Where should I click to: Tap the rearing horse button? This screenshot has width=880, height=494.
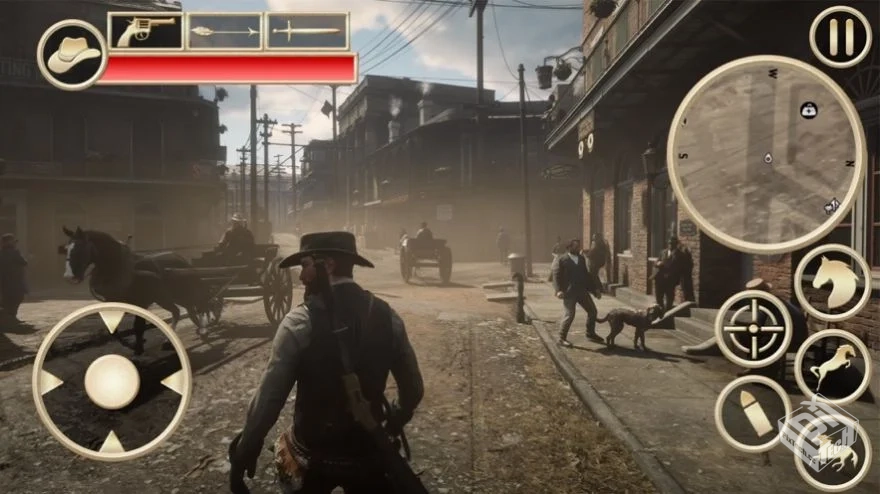[832, 367]
